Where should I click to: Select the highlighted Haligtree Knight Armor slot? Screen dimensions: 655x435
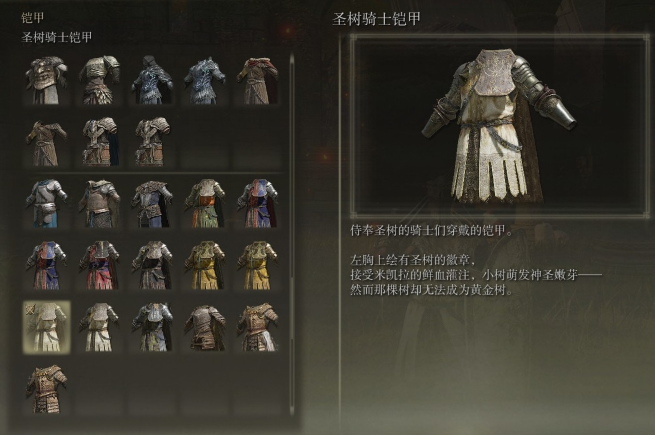pos(46,327)
